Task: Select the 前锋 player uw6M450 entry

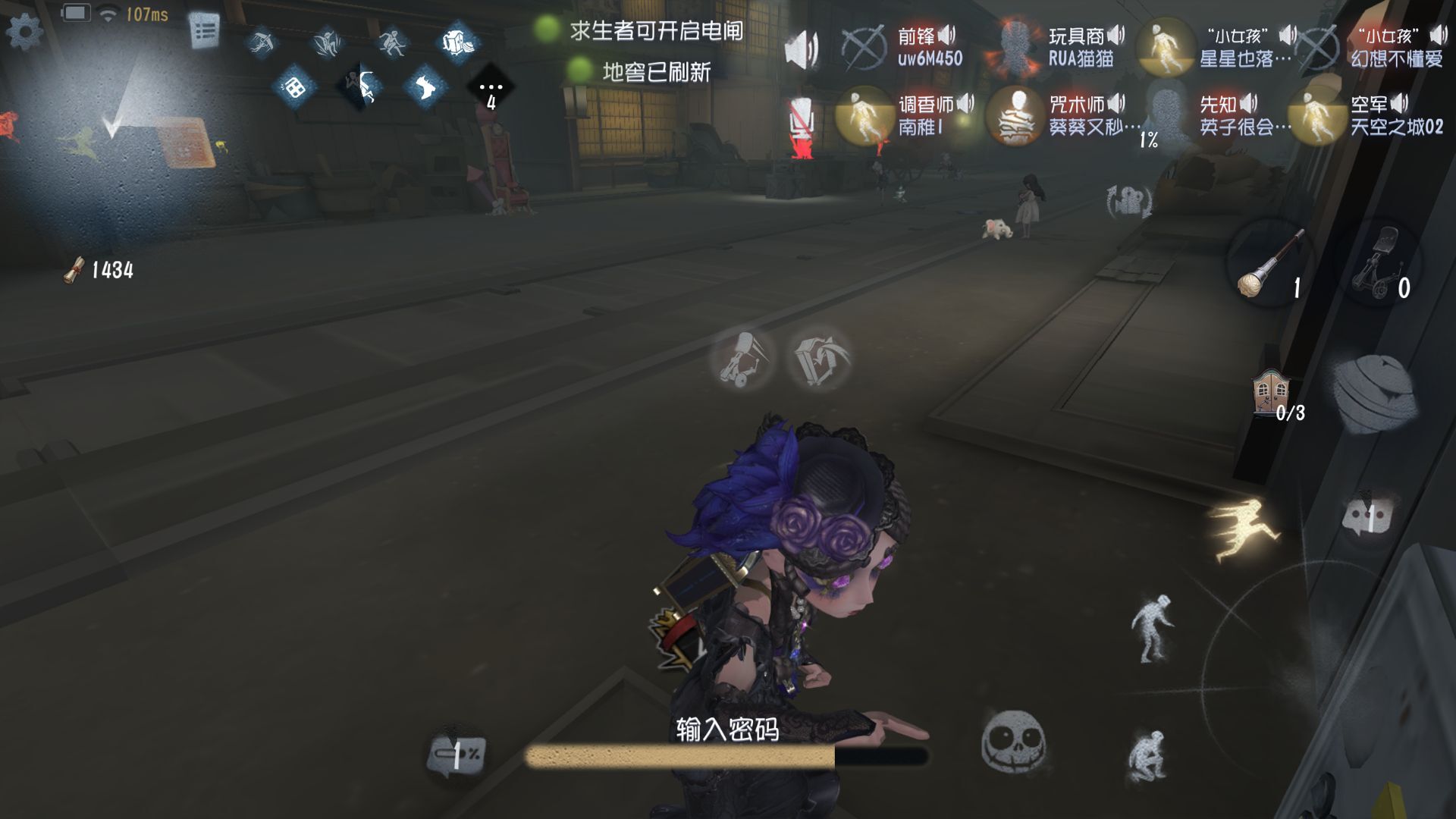Action: (902, 47)
